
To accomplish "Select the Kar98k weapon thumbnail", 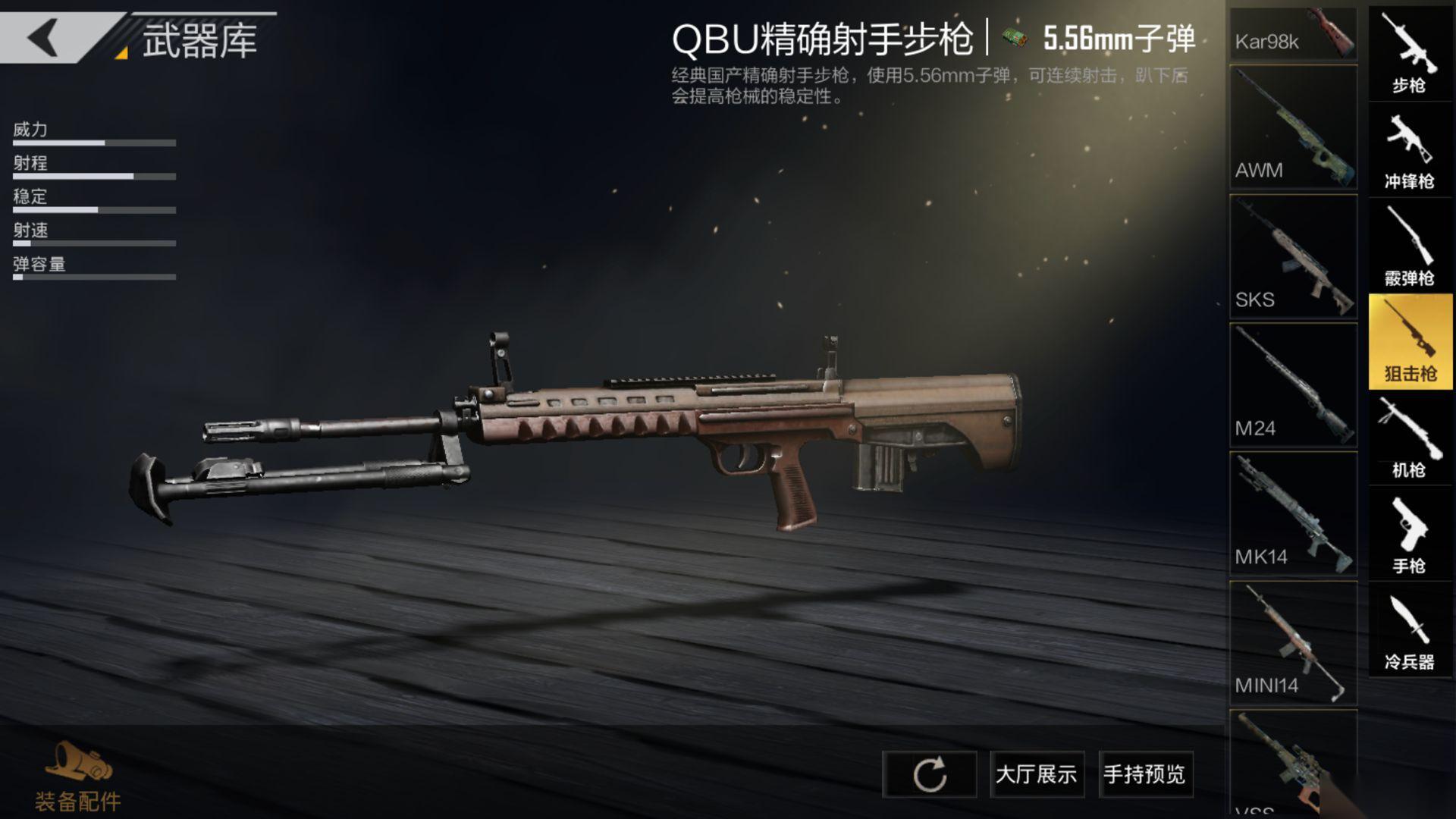I will pyautogui.click(x=1293, y=35).
